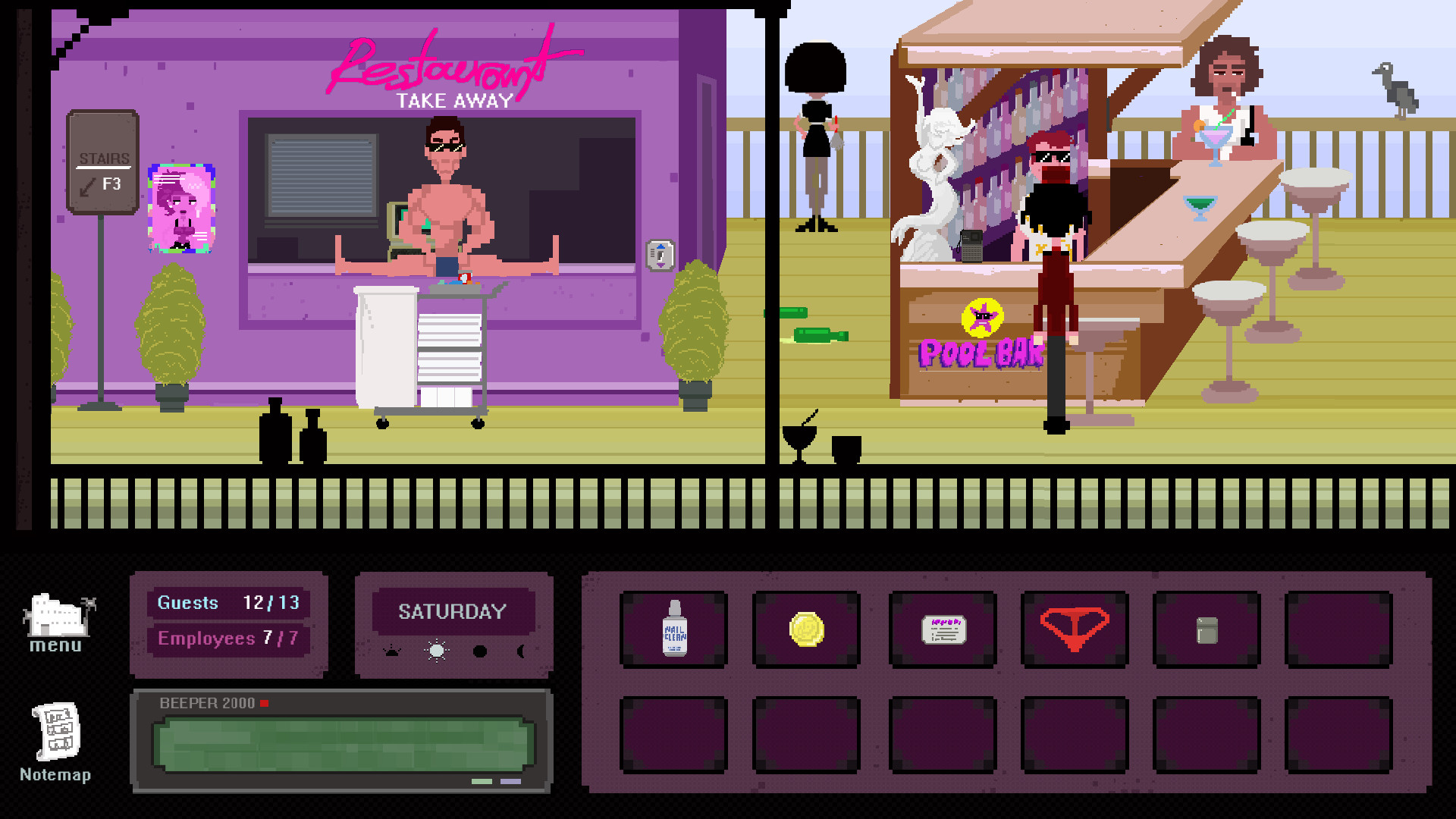1456x819 pixels.
Task: Select the red underwear inventory item
Action: point(1075,629)
